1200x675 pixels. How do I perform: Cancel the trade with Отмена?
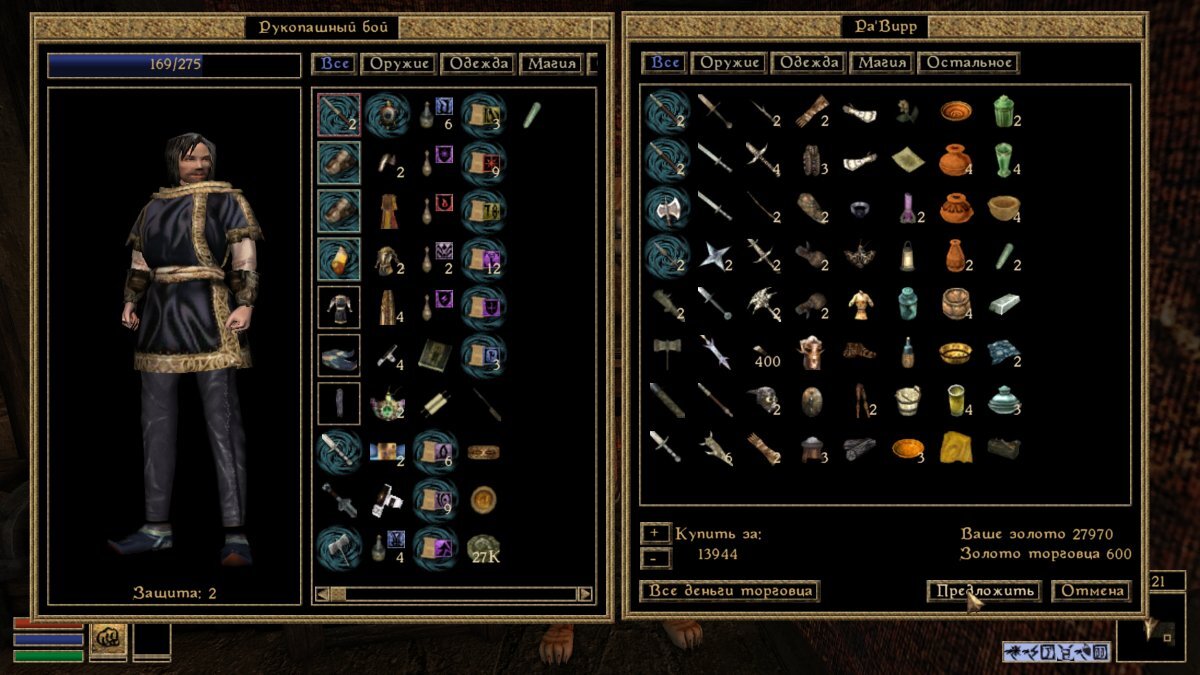click(x=1091, y=591)
